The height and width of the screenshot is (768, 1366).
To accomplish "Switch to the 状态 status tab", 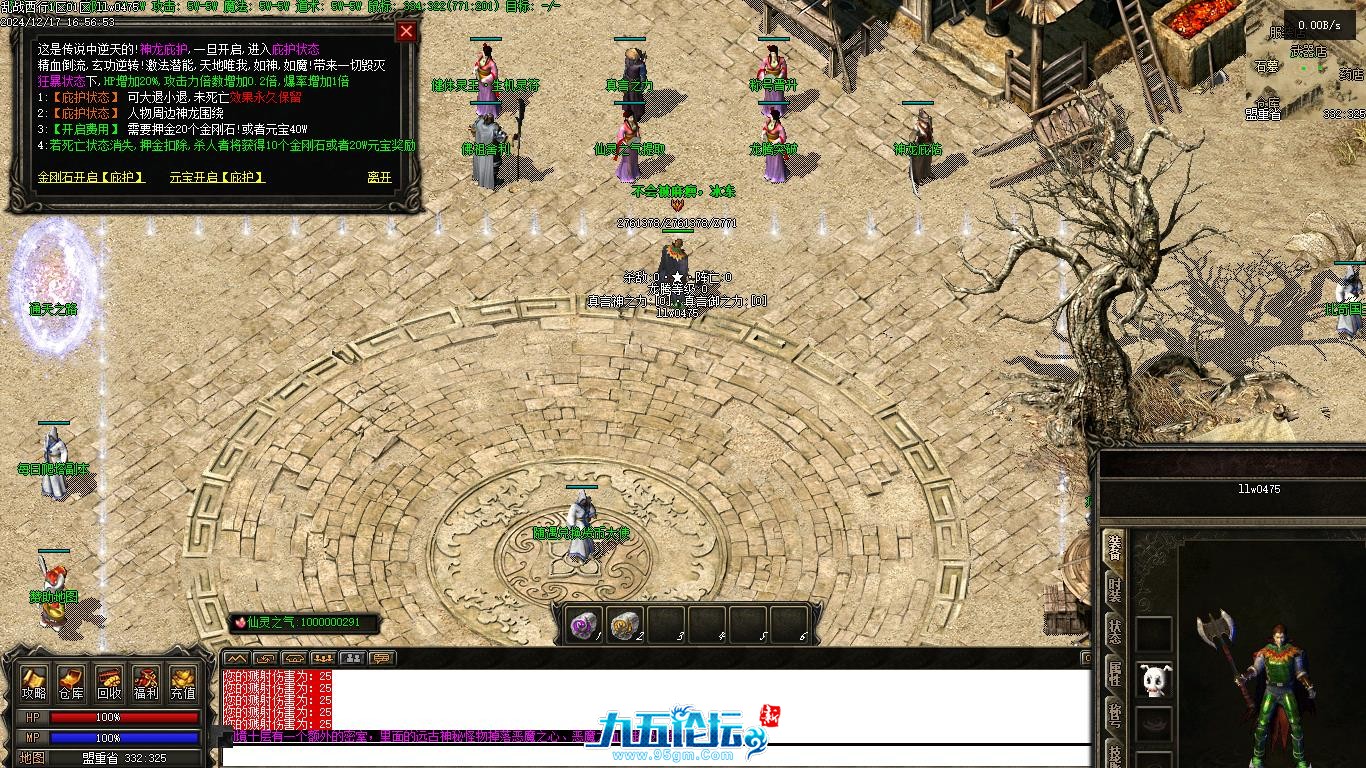I will click(x=1114, y=631).
